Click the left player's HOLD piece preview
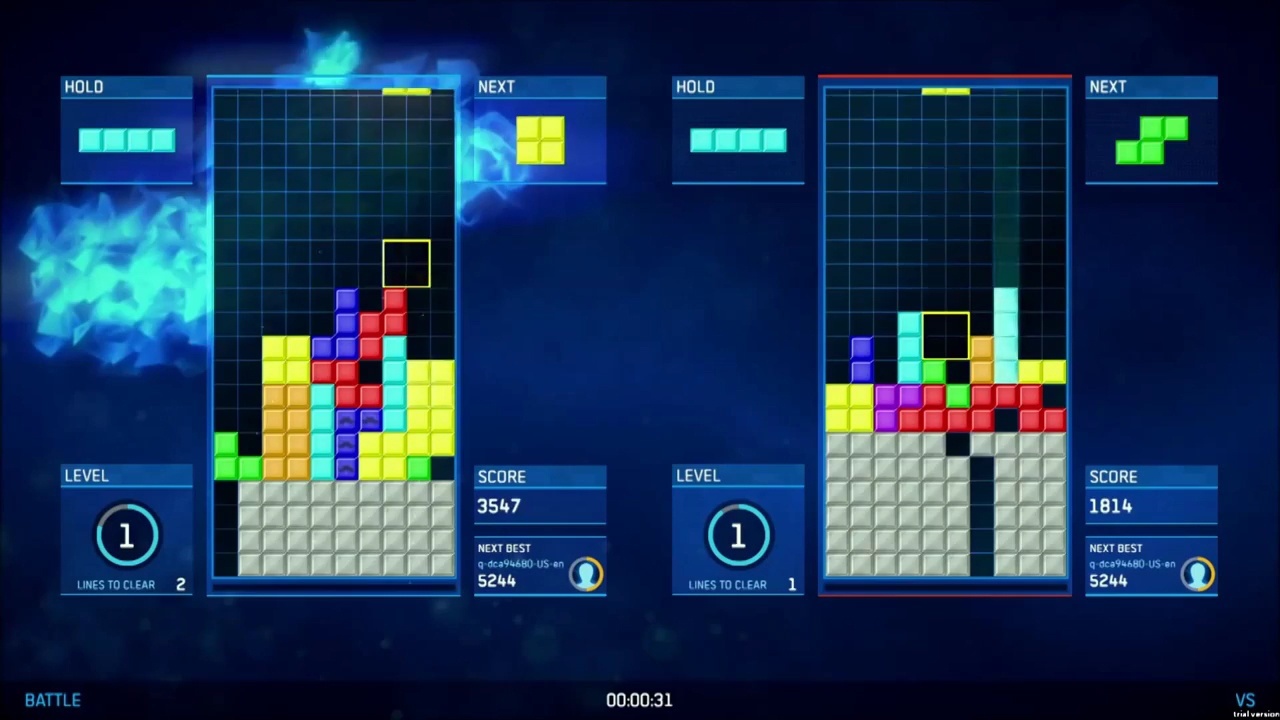The width and height of the screenshot is (1280, 720). tap(126, 140)
